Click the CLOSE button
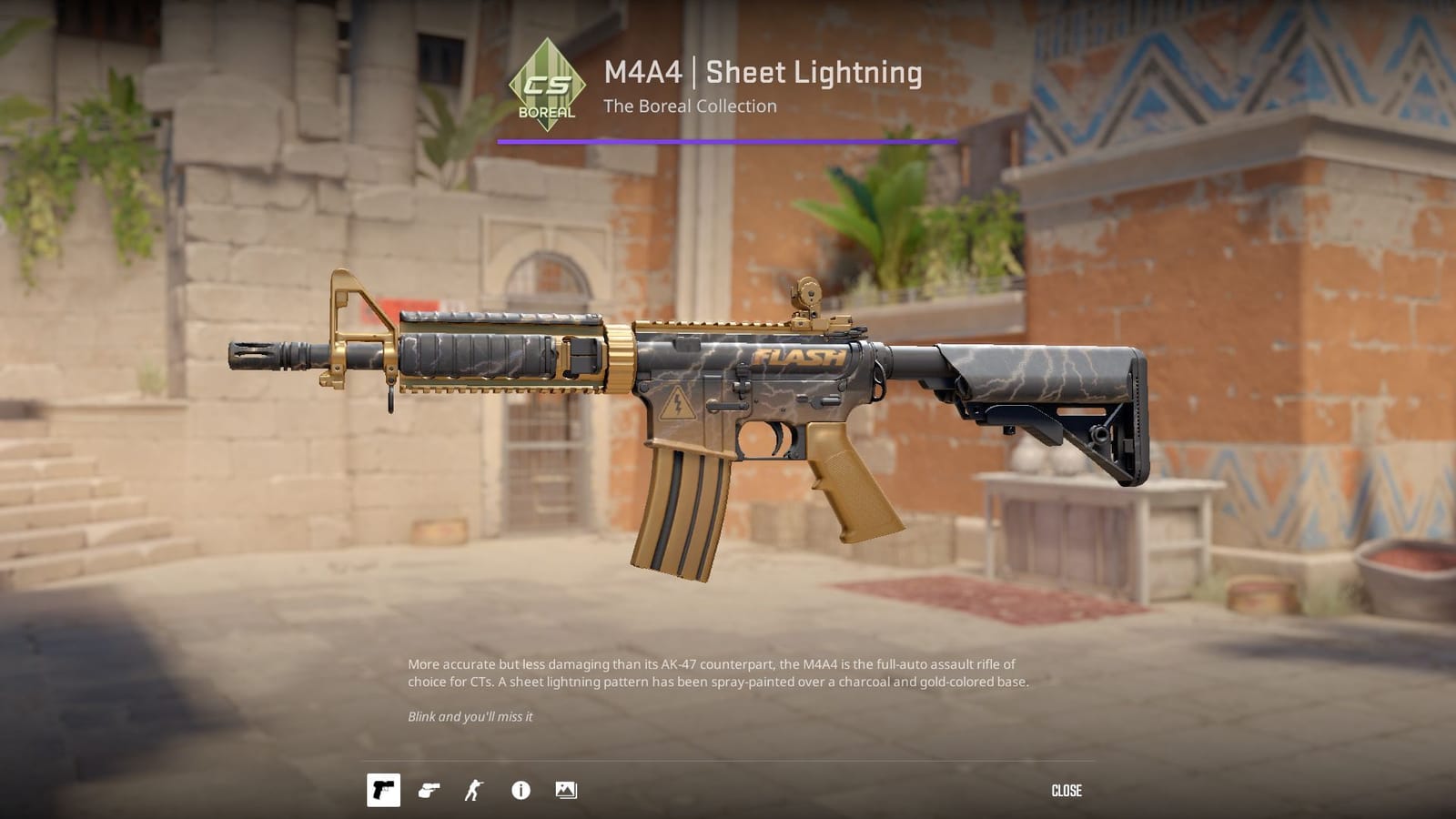Screen dimensions: 1456x819 point(1067,790)
